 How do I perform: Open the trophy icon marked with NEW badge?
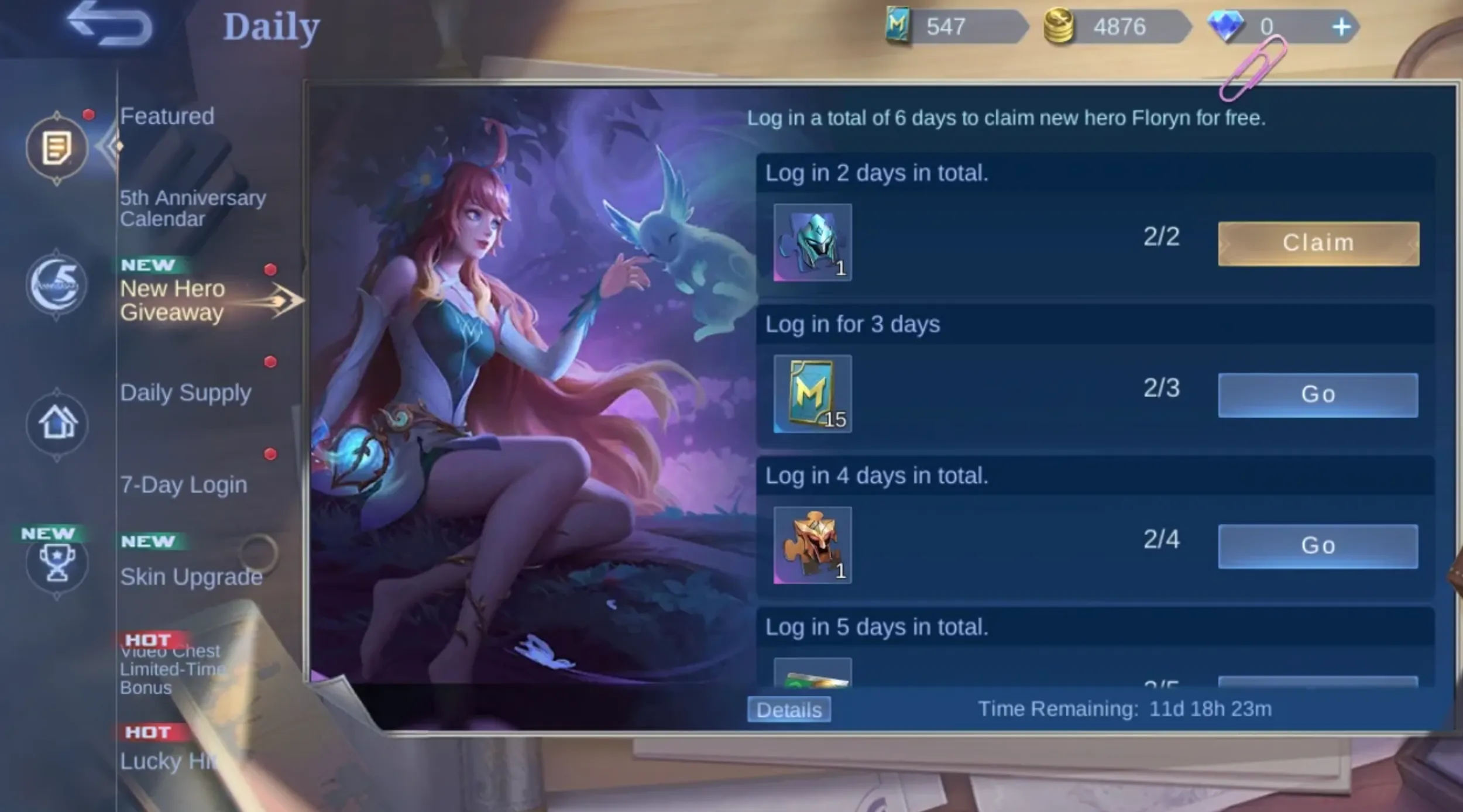tap(57, 563)
